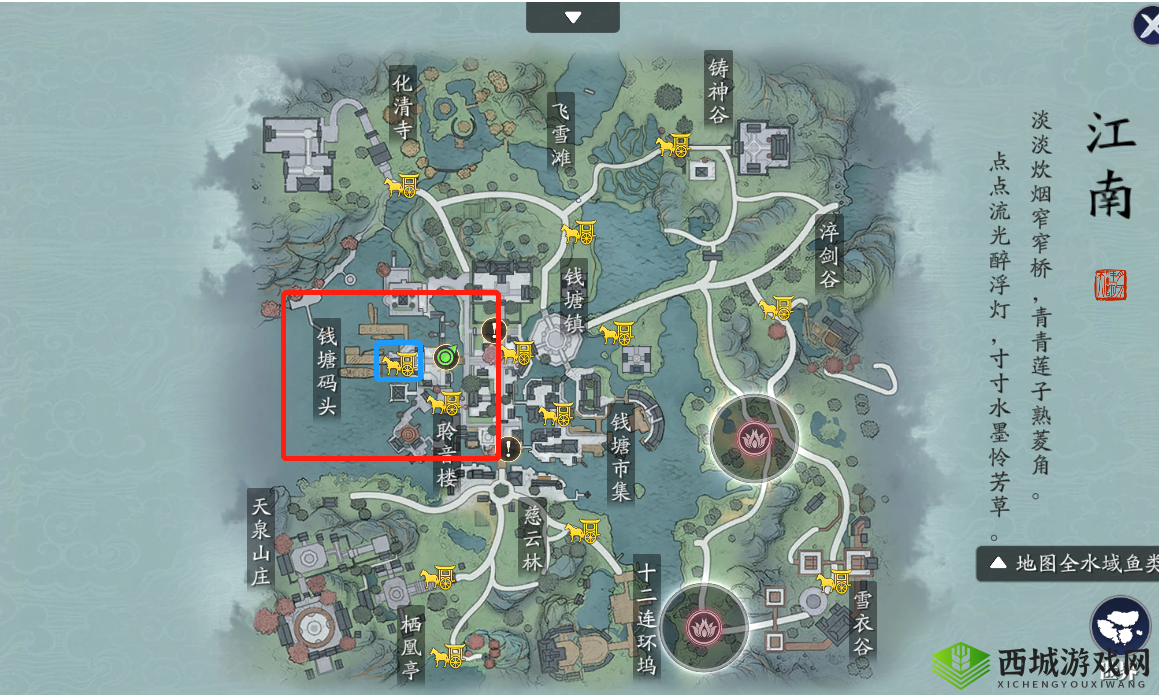Pick the carriage waypoint below 飞雪滩
Screen dimensions: 1159x695
click(579, 233)
